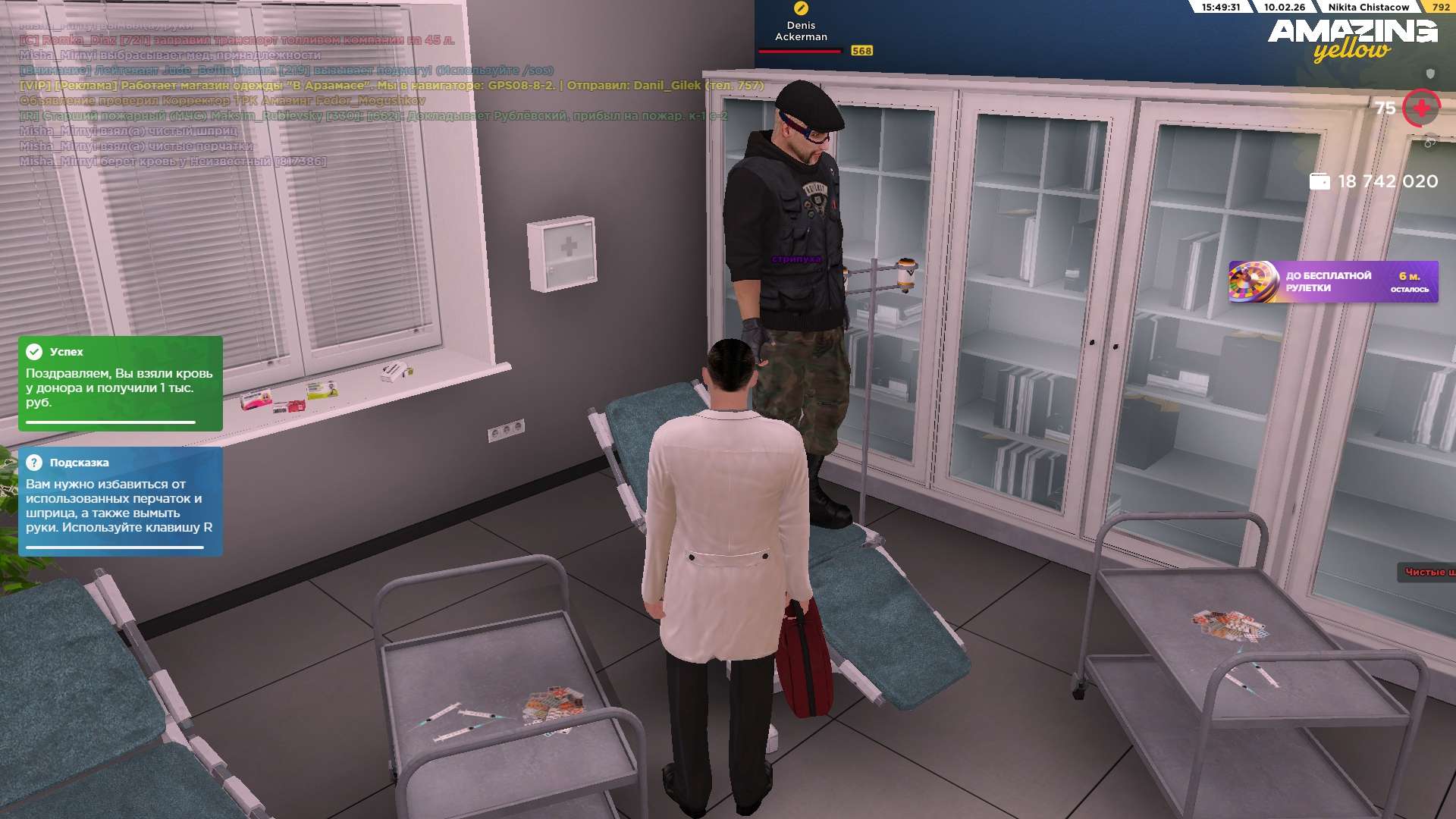Select the Denis Ackerman nameplate
1456x819 pixels.
click(x=801, y=31)
